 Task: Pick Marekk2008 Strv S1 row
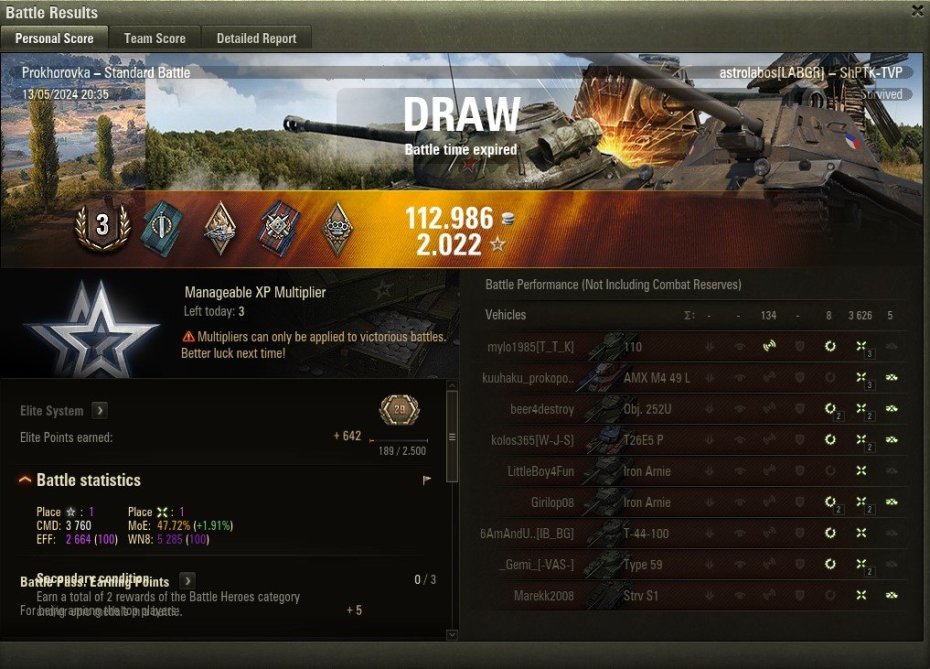tap(690, 596)
